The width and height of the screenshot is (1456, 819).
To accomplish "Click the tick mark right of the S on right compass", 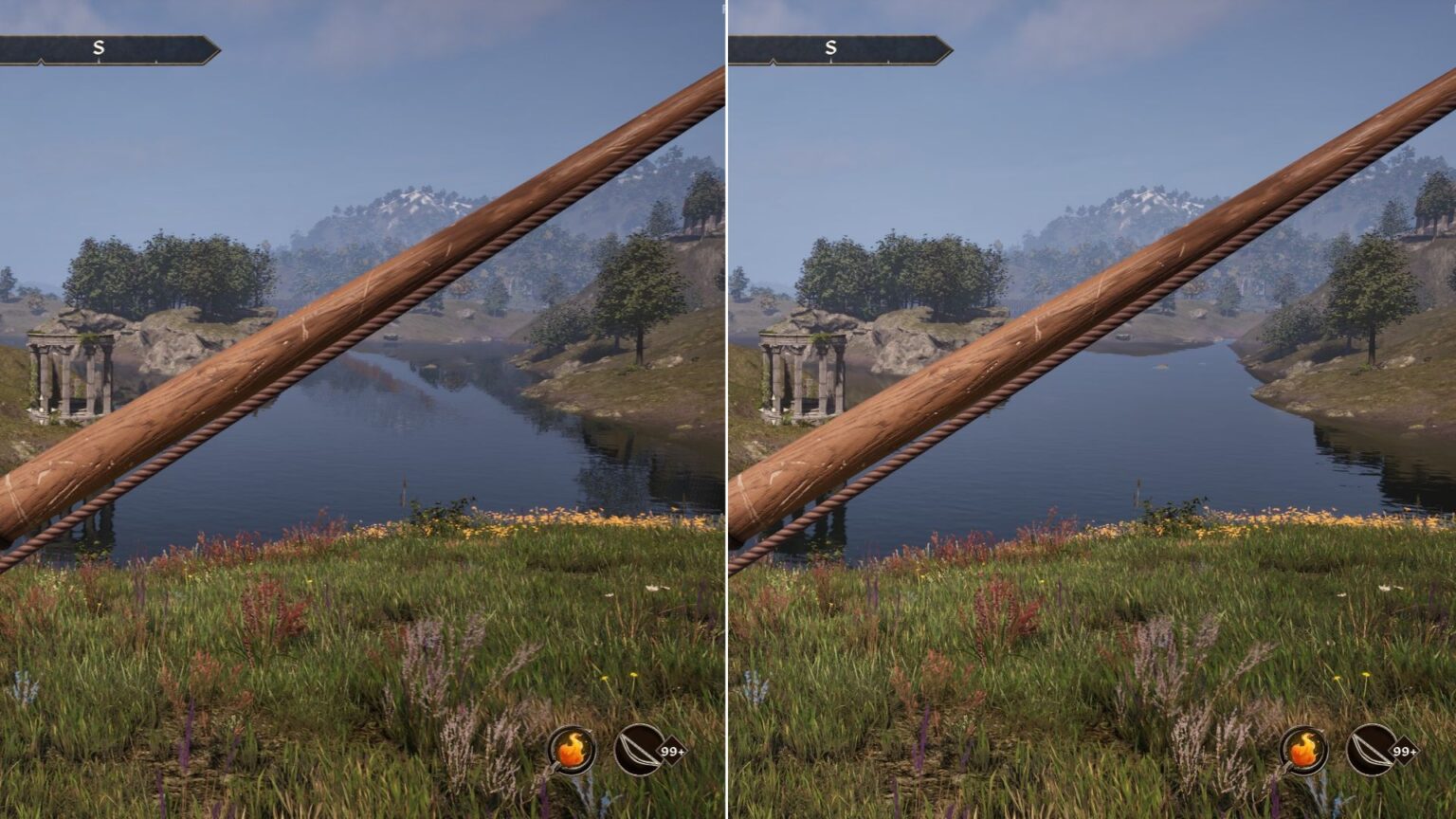I will click(891, 61).
